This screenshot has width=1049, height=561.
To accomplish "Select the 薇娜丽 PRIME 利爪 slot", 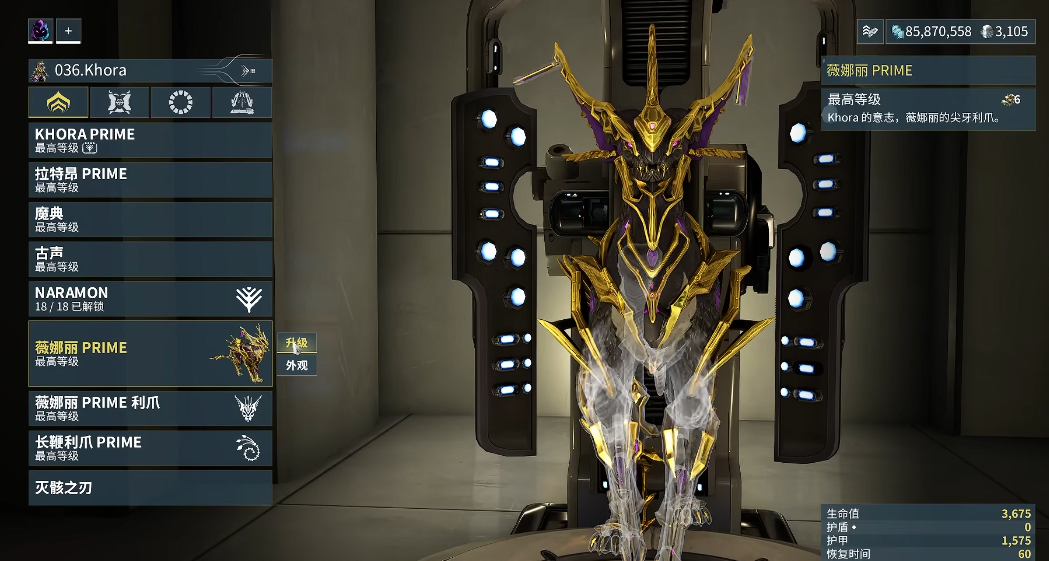I will 150,408.
